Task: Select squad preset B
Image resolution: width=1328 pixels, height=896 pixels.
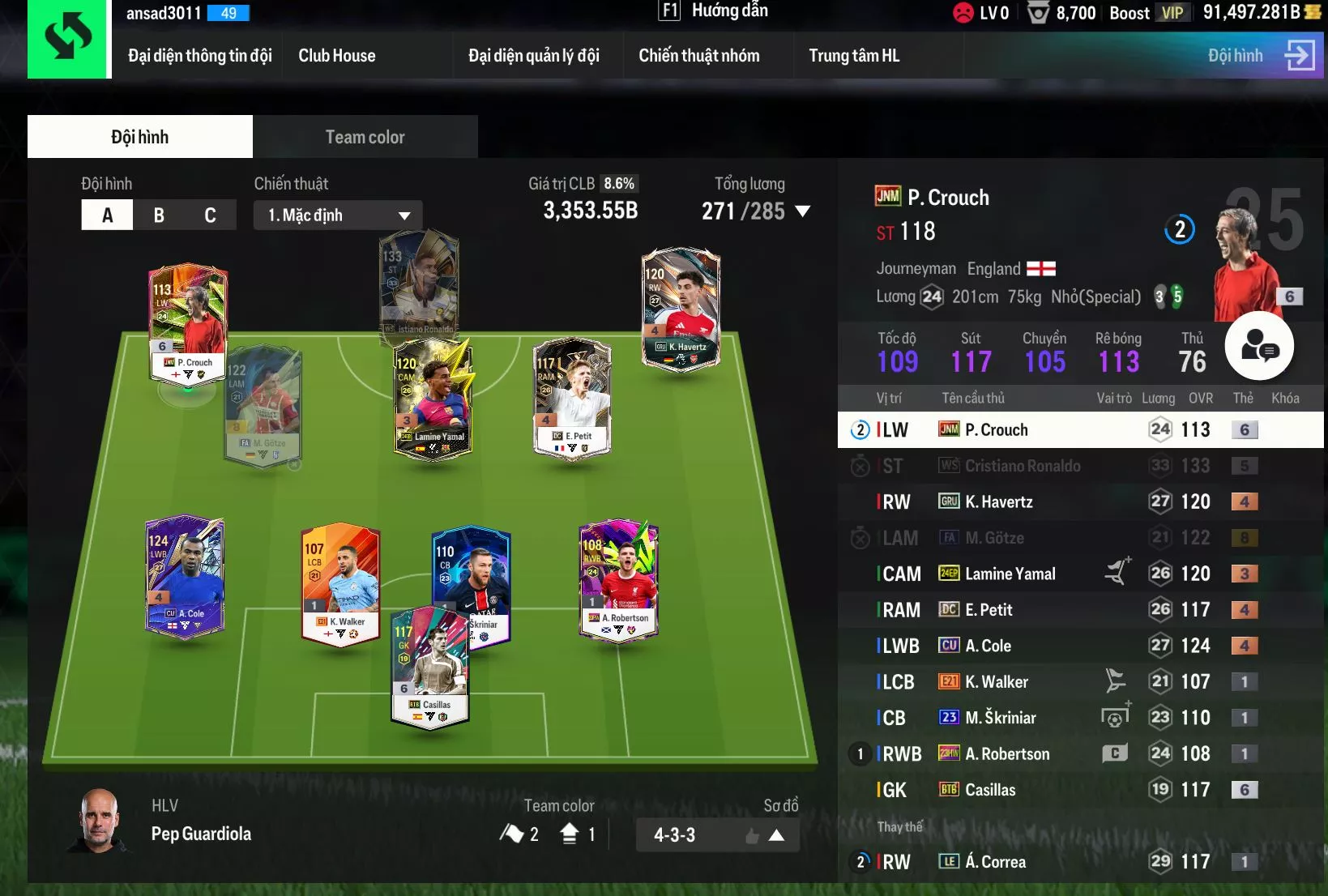Action: [x=159, y=215]
